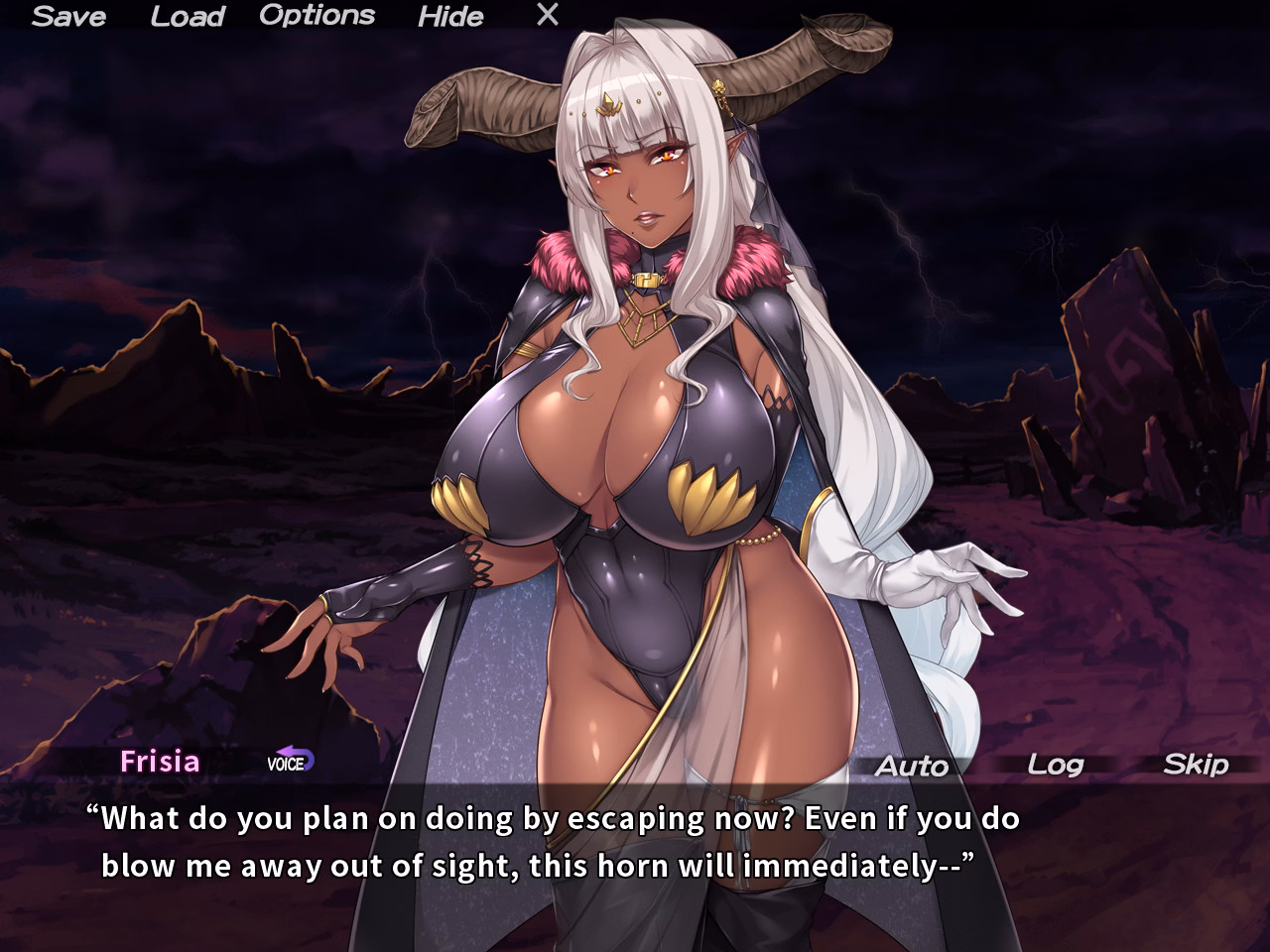Save your progress using the Save option
Viewport: 1270px width, 952px height.
tap(69, 16)
